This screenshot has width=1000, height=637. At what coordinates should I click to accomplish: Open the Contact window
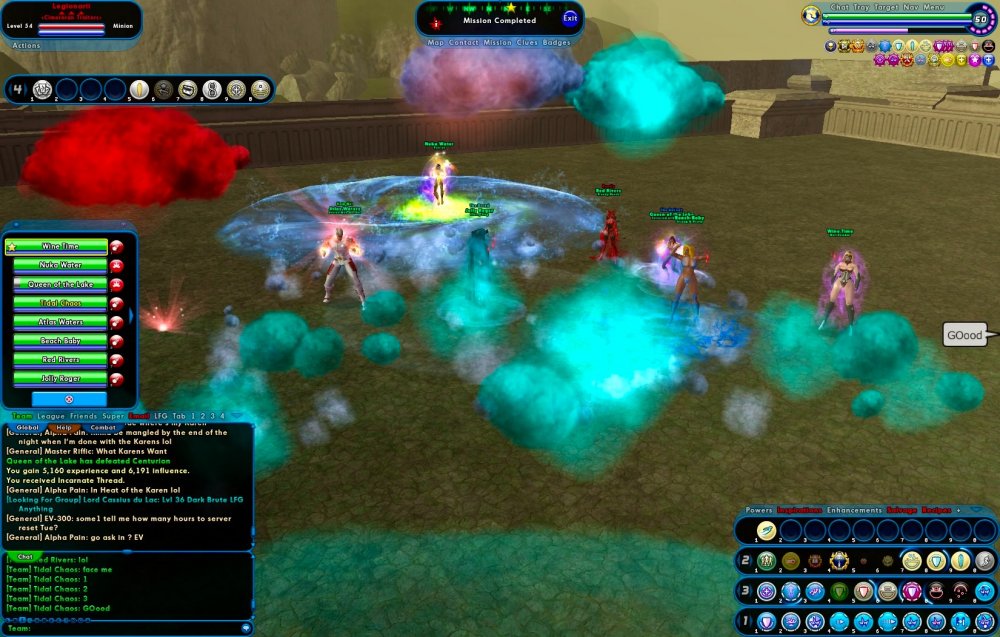click(464, 43)
